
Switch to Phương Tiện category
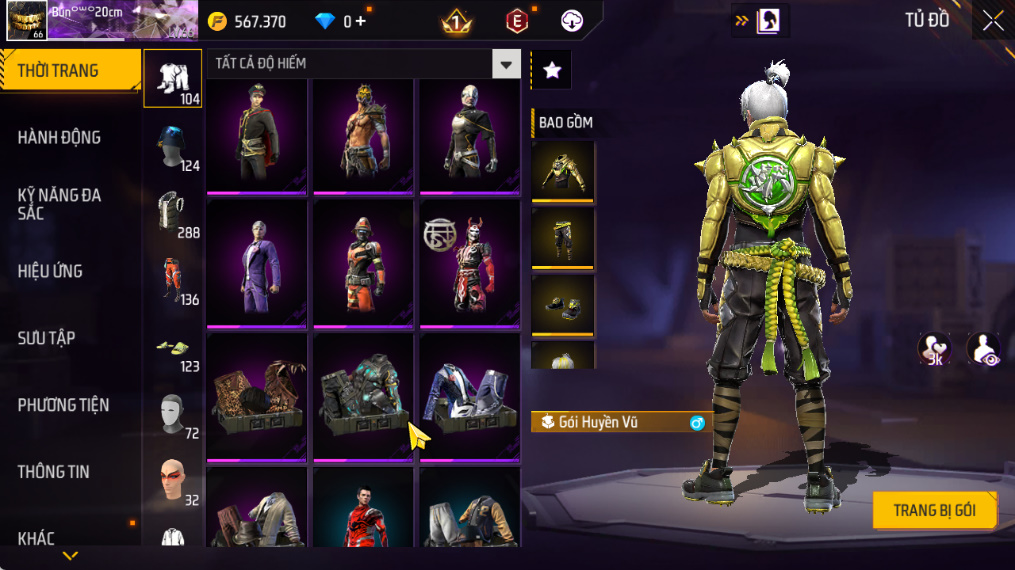[x=63, y=405]
